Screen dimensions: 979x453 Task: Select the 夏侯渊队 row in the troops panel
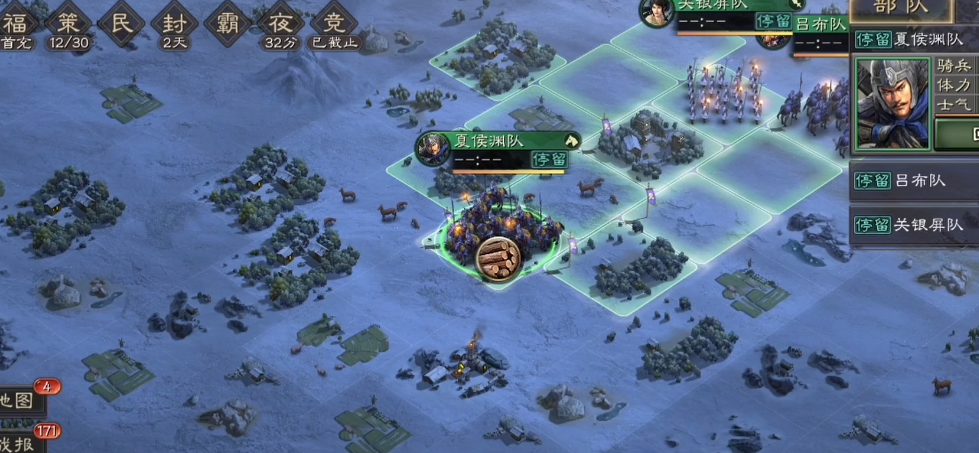click(914, 41)
